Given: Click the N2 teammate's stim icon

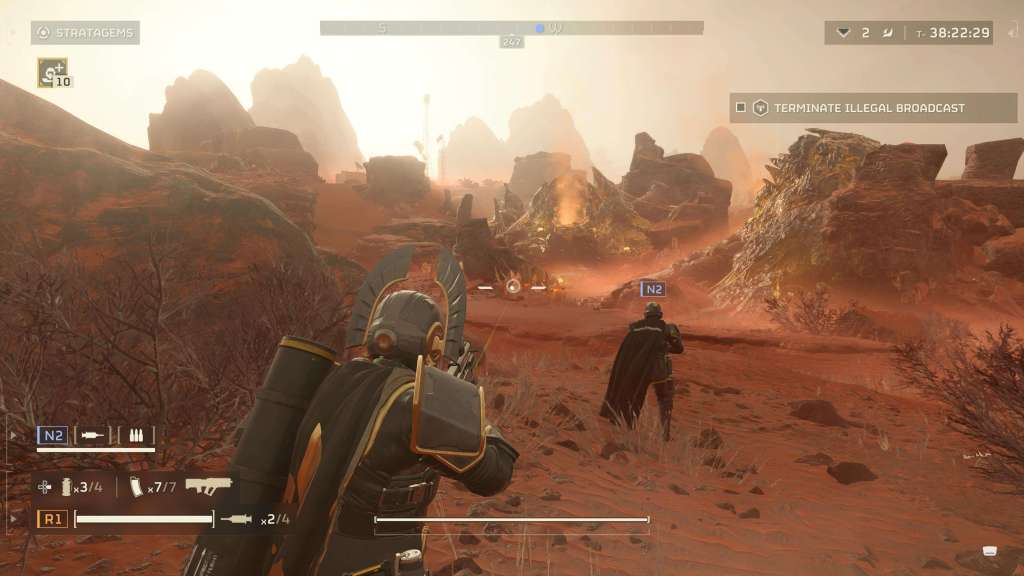Looking at the screenshot, I should pyautogui.click(x=93, y=435).
